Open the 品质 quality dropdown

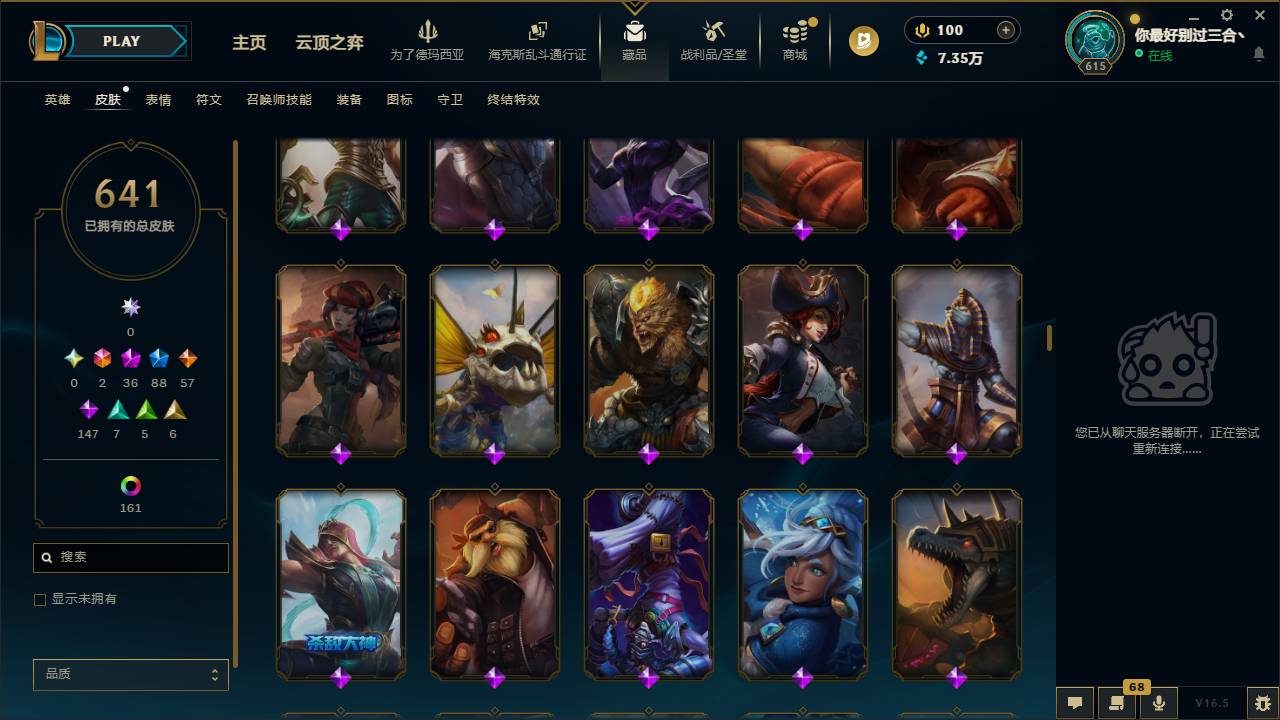pyautogui.click(x=130, y=674)
